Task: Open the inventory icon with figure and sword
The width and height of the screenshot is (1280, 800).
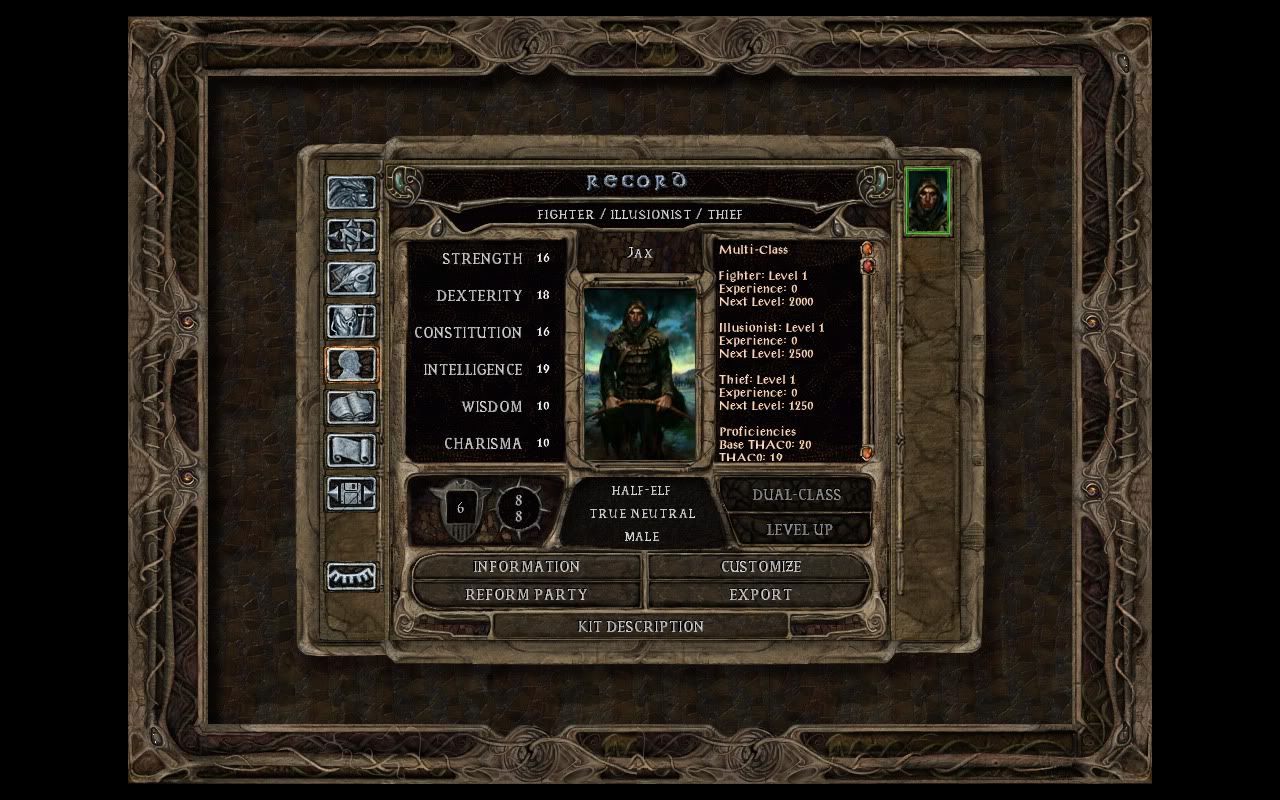Action: [351, 322]
